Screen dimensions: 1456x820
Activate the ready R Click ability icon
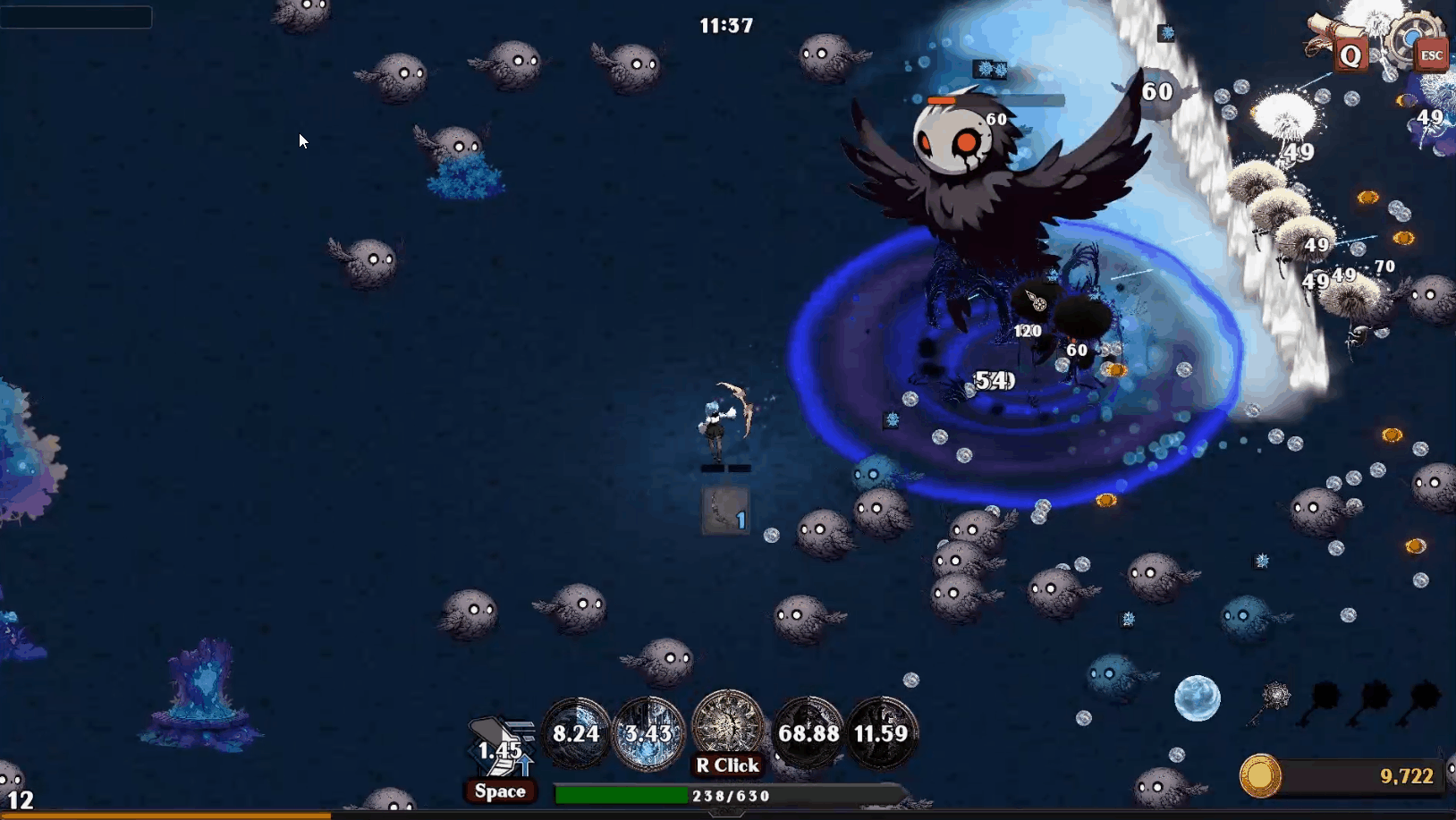(728, 724)
